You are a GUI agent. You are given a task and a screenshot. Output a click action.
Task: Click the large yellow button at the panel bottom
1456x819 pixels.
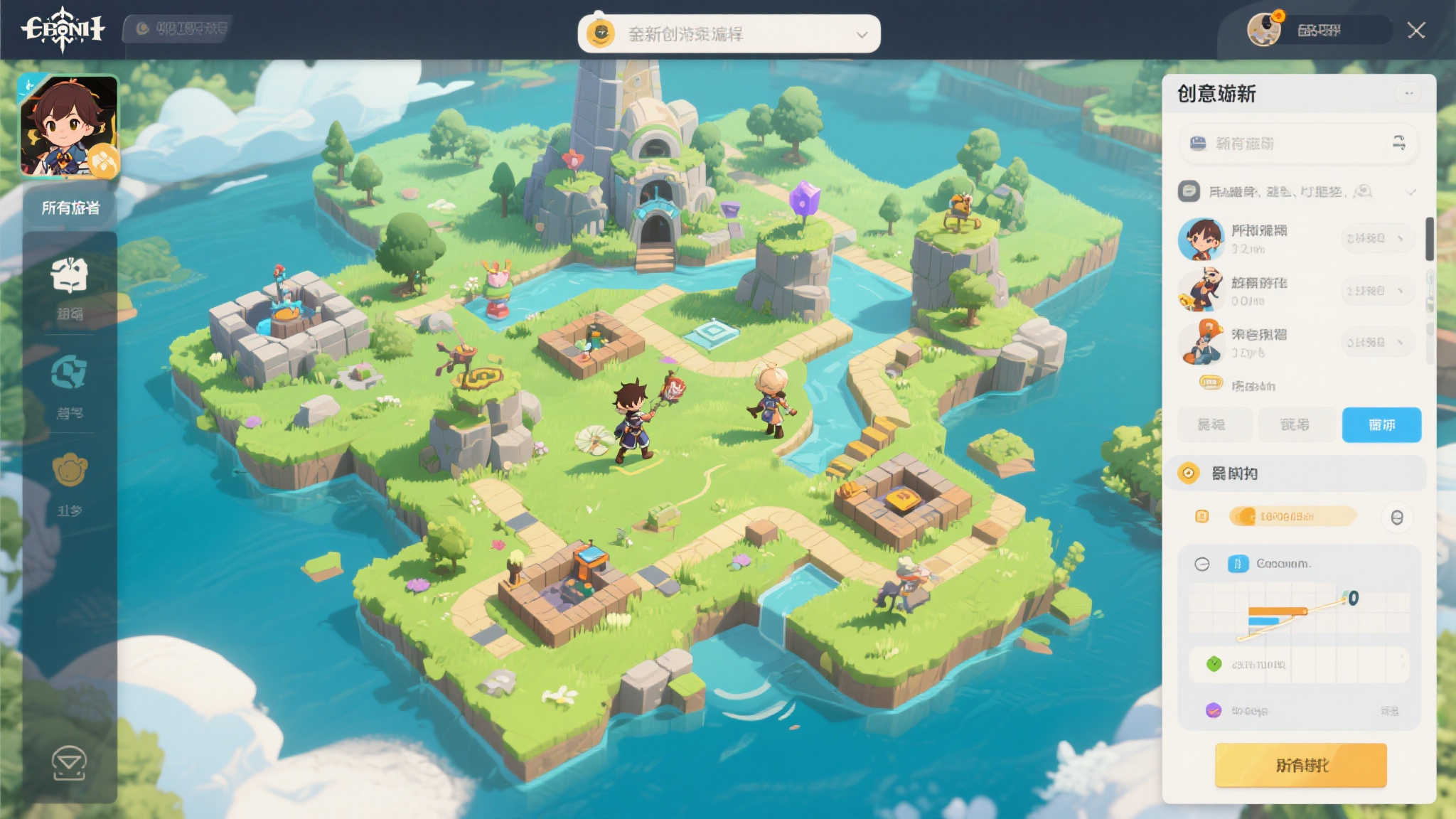(1300, 765)
